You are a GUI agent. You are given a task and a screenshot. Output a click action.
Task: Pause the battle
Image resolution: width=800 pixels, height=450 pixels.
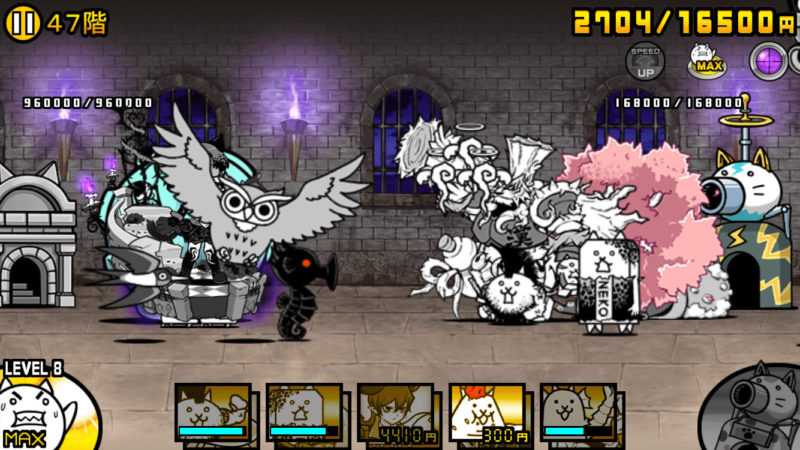pyautogui.click(x=22, y=22)
